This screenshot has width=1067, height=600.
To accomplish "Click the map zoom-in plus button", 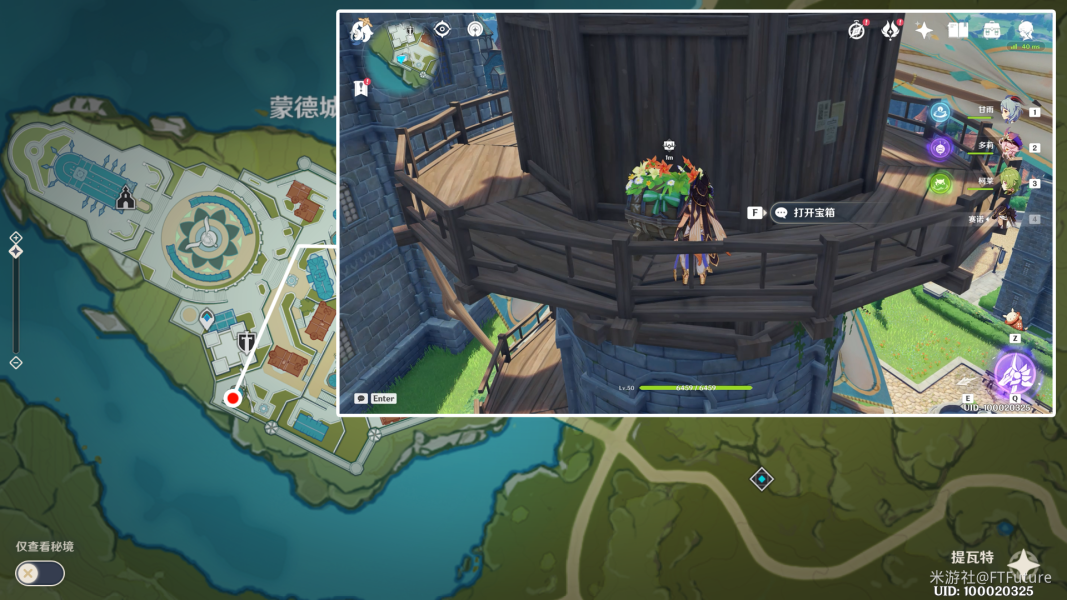I will tap(15, 238).
